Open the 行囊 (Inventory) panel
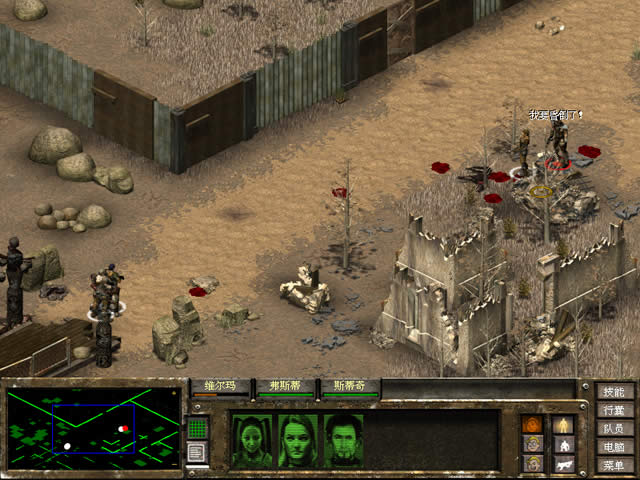Viewport: 640px width, 480px height. coord(613,410)
